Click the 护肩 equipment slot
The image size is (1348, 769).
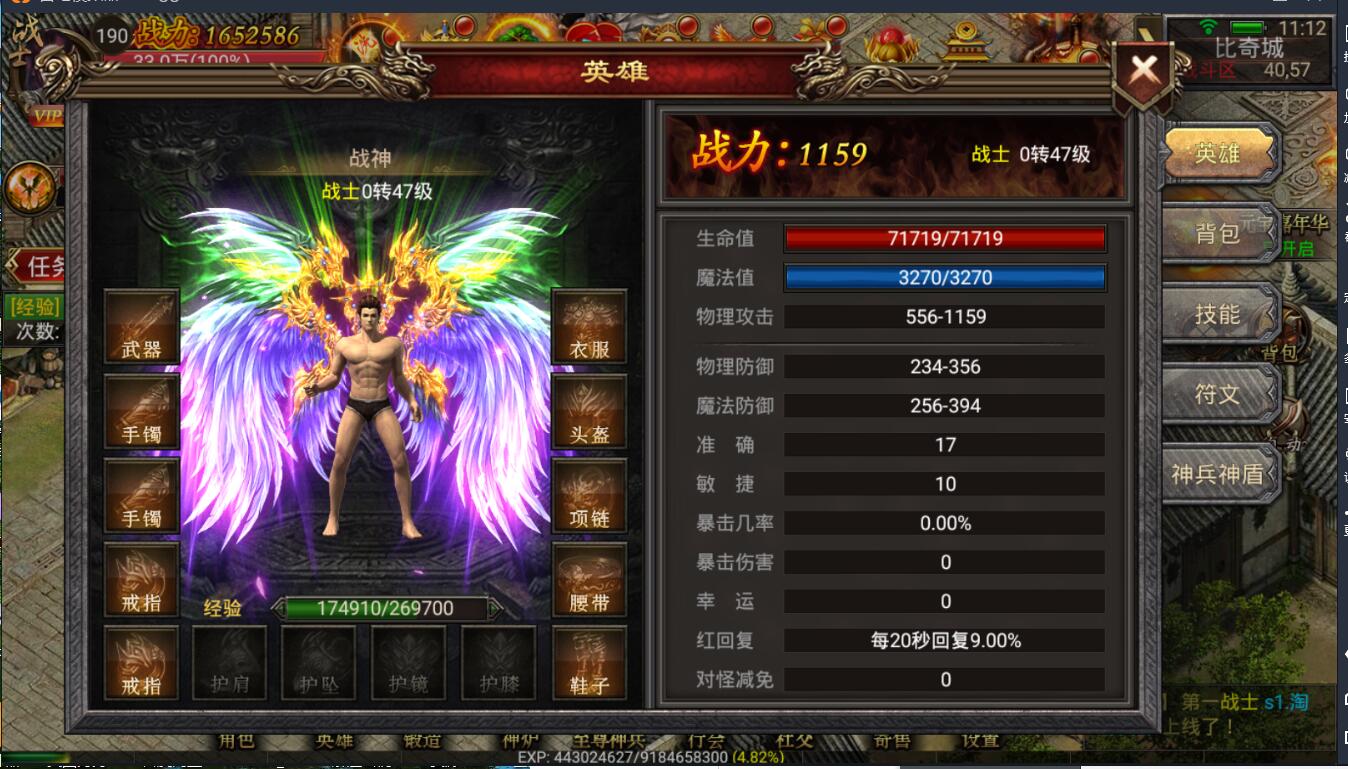tap(229, 662)
